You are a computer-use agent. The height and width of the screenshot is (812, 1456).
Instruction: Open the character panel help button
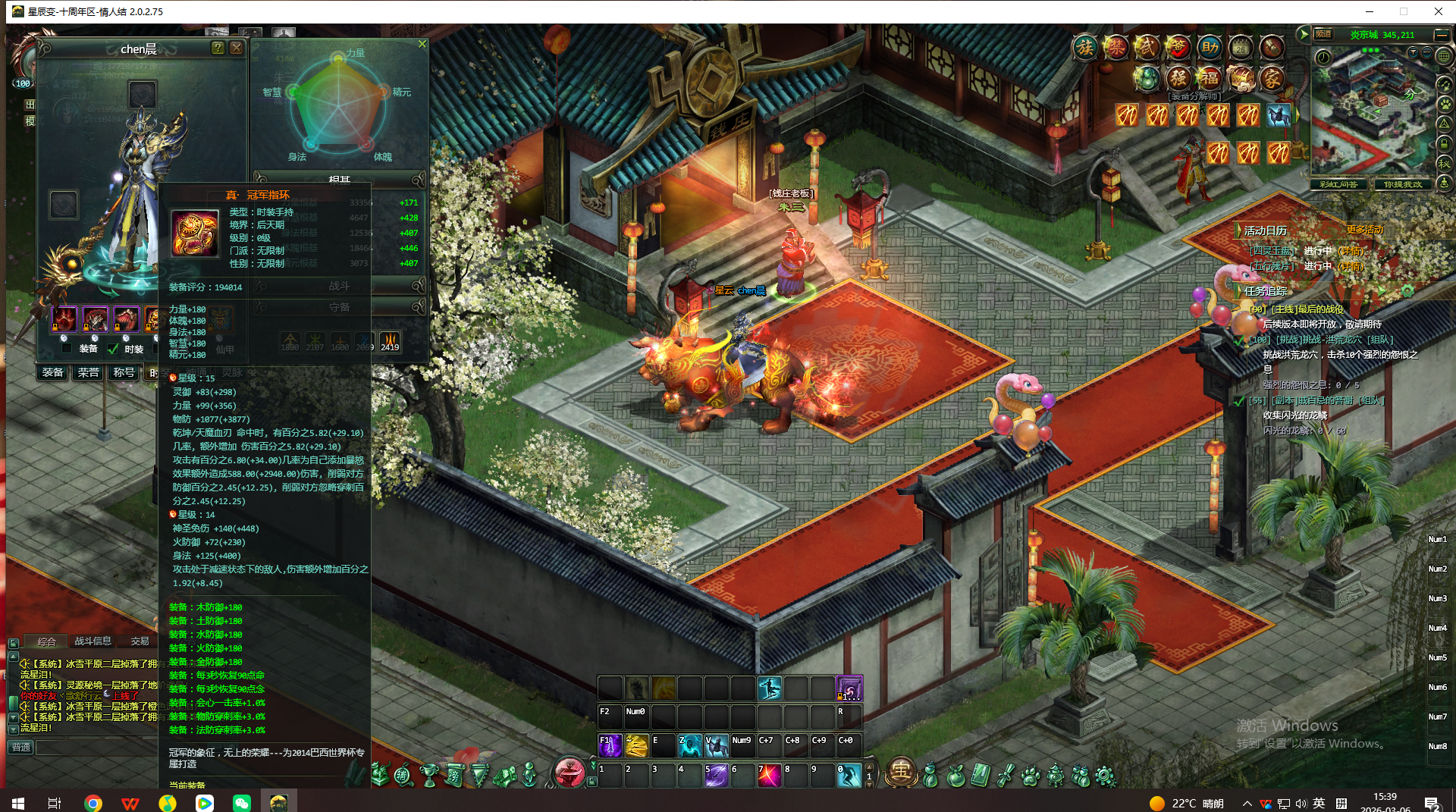(x=218, y=49)
